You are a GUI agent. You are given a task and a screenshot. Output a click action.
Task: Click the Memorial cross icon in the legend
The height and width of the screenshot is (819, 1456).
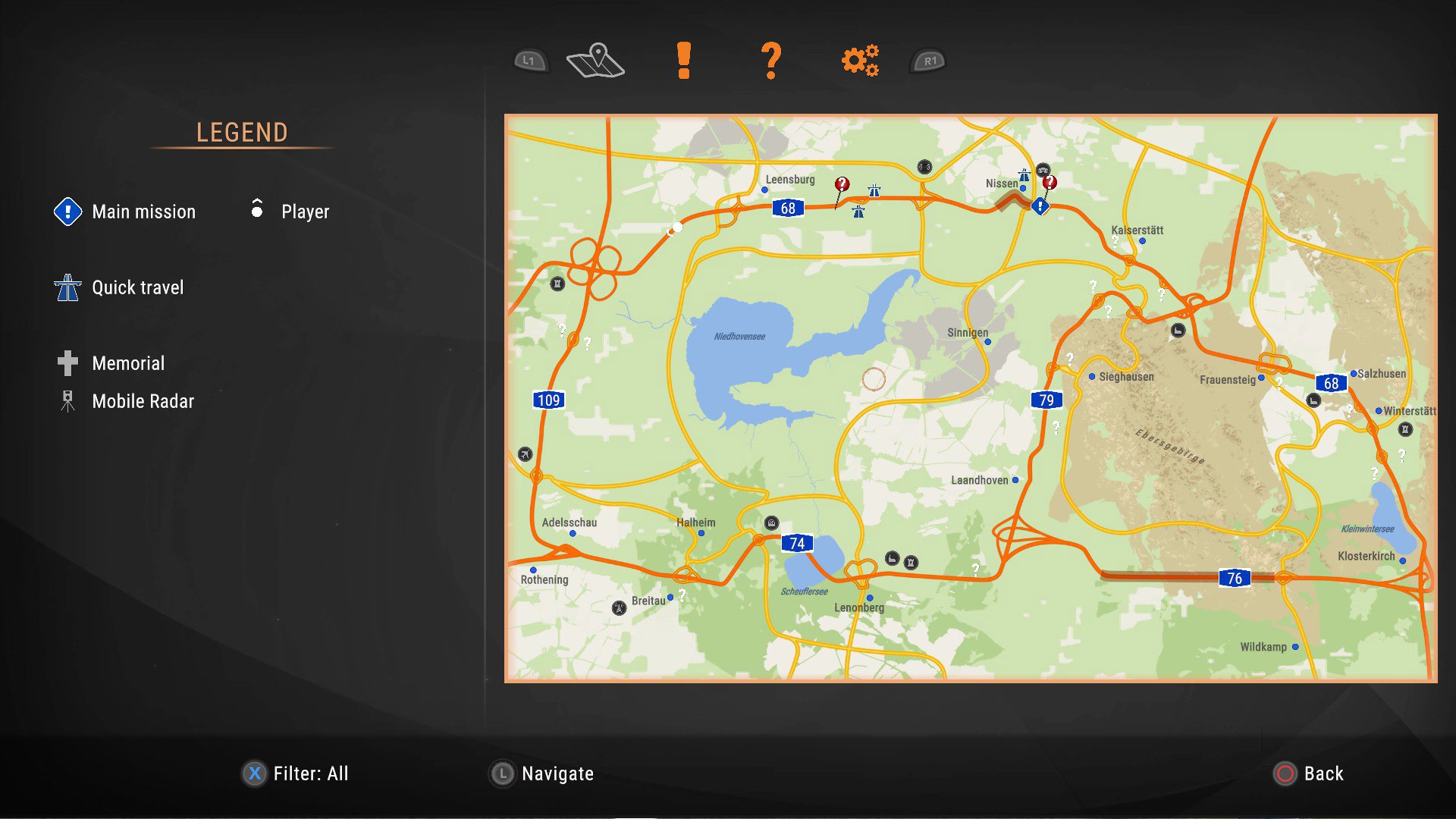point(67,363)
